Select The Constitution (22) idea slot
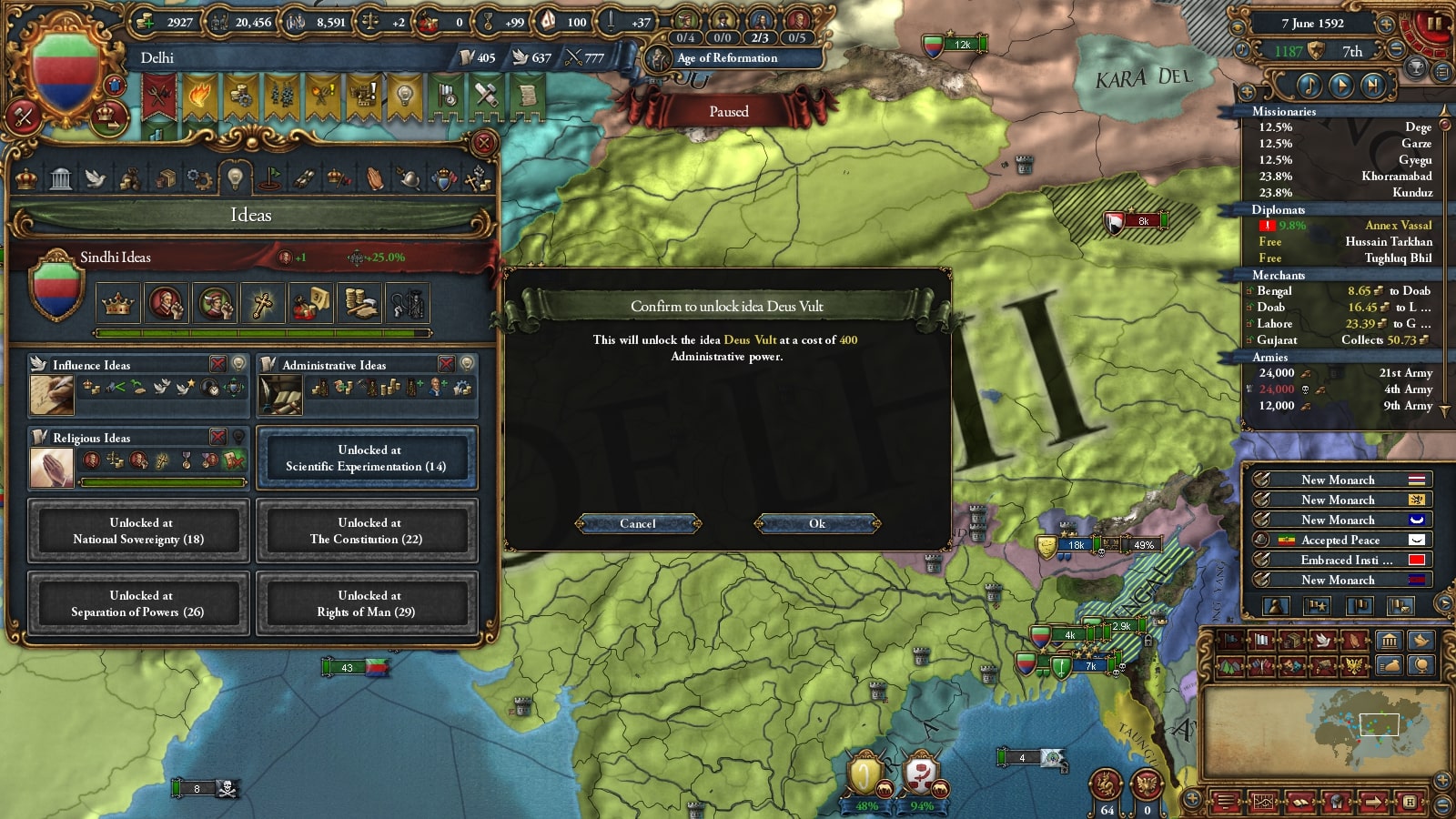The image size is (1456, 819). coord(367,531)
